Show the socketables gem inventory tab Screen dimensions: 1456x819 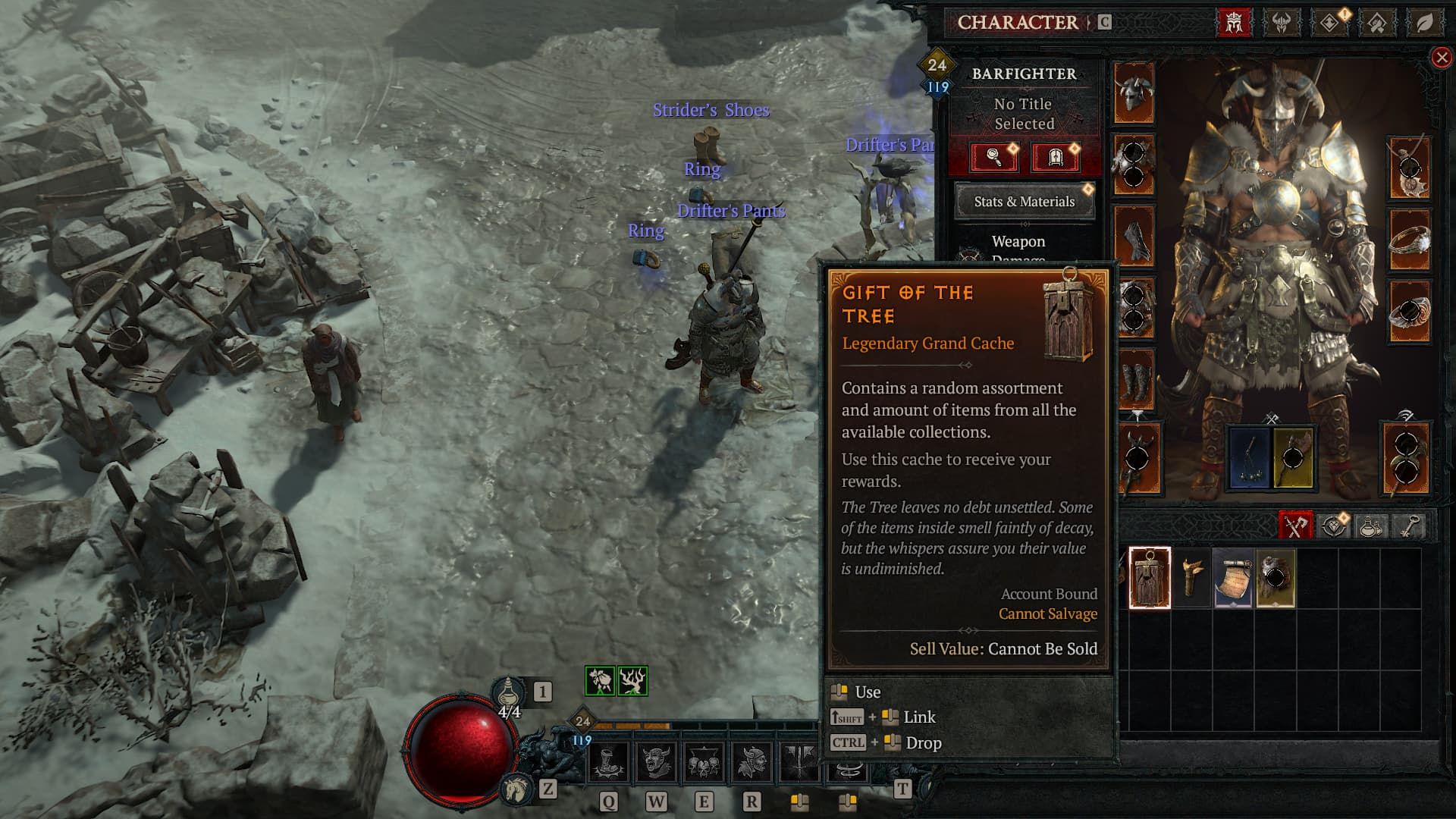(1332, 526)
